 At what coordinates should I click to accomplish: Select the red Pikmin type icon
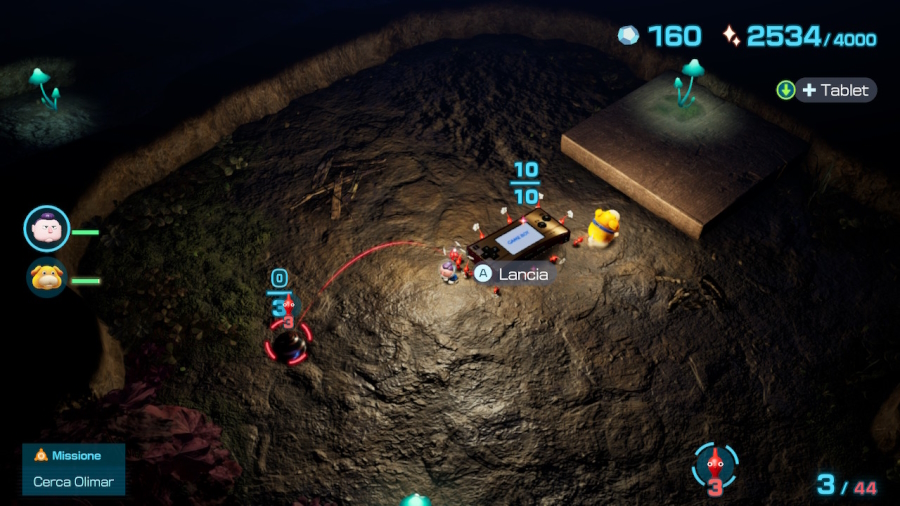point(714,465)
